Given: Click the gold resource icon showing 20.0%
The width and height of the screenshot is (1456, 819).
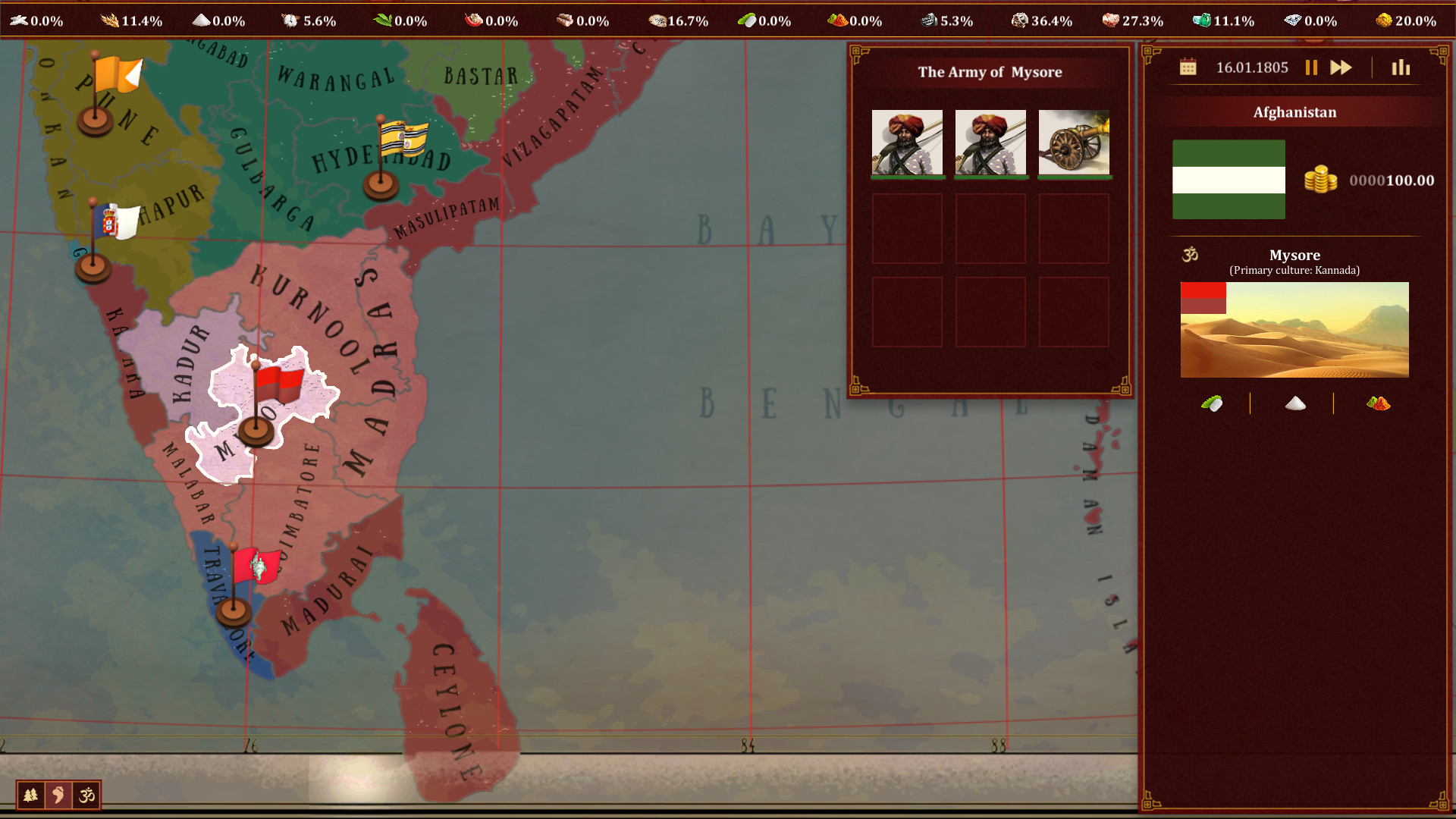Looking at the screenshot, I should point(1385,20).
